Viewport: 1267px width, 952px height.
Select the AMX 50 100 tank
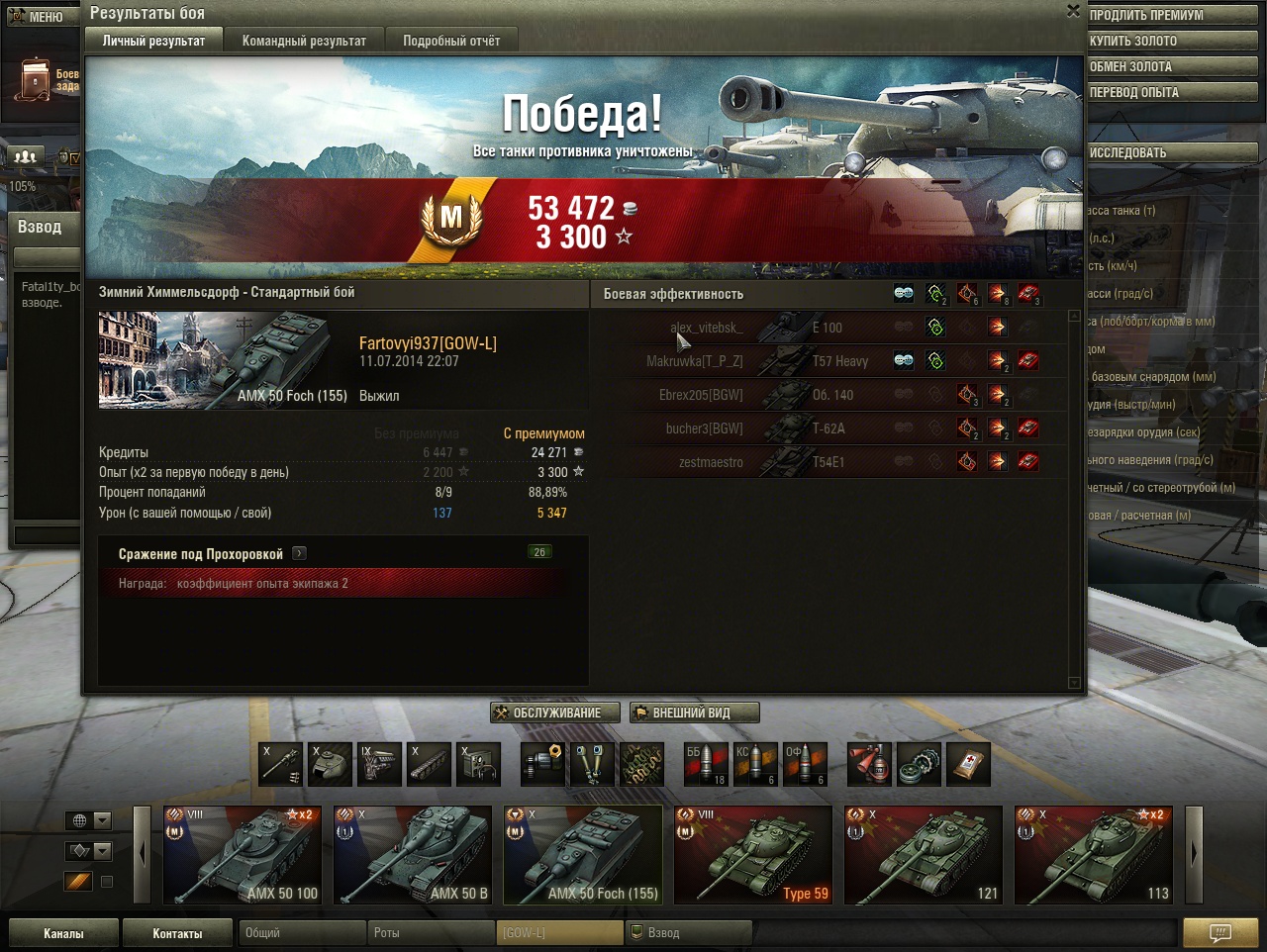(x=243, y=855)
